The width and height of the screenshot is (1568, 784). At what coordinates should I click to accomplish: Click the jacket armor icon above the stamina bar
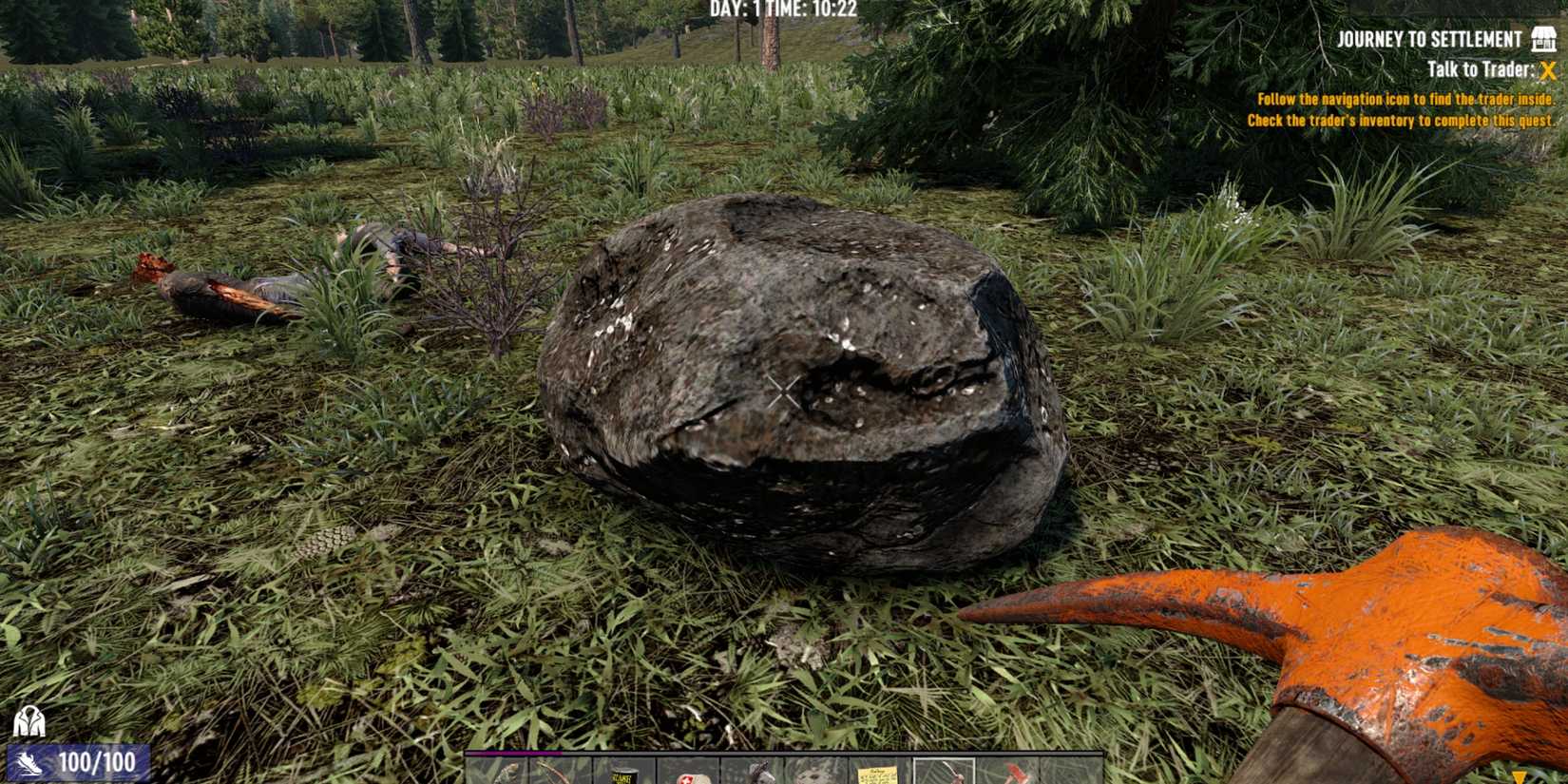pos(31,722)
